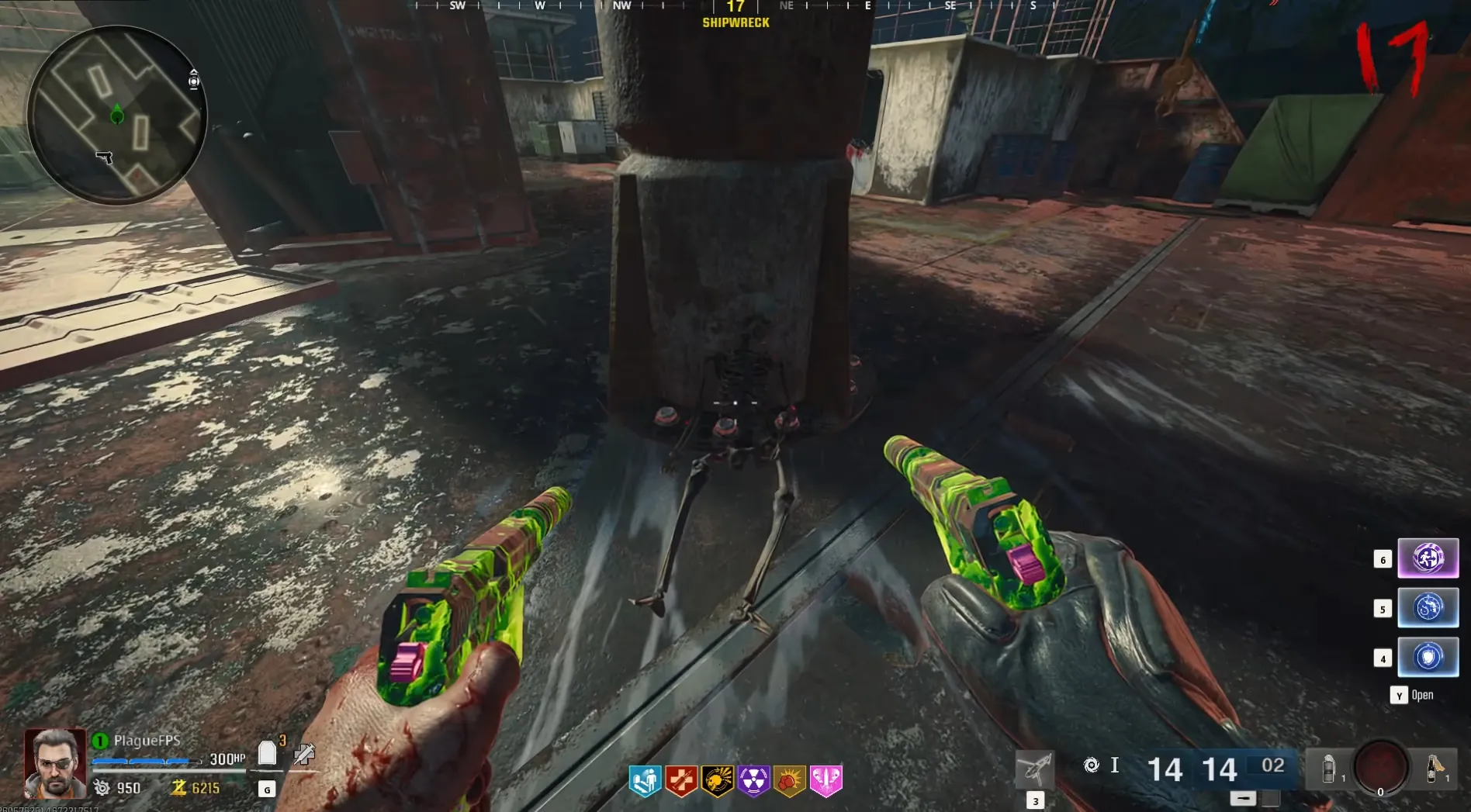
Task: Click the boxing glove melee perk icon
Action: click(x=789, y=780)
